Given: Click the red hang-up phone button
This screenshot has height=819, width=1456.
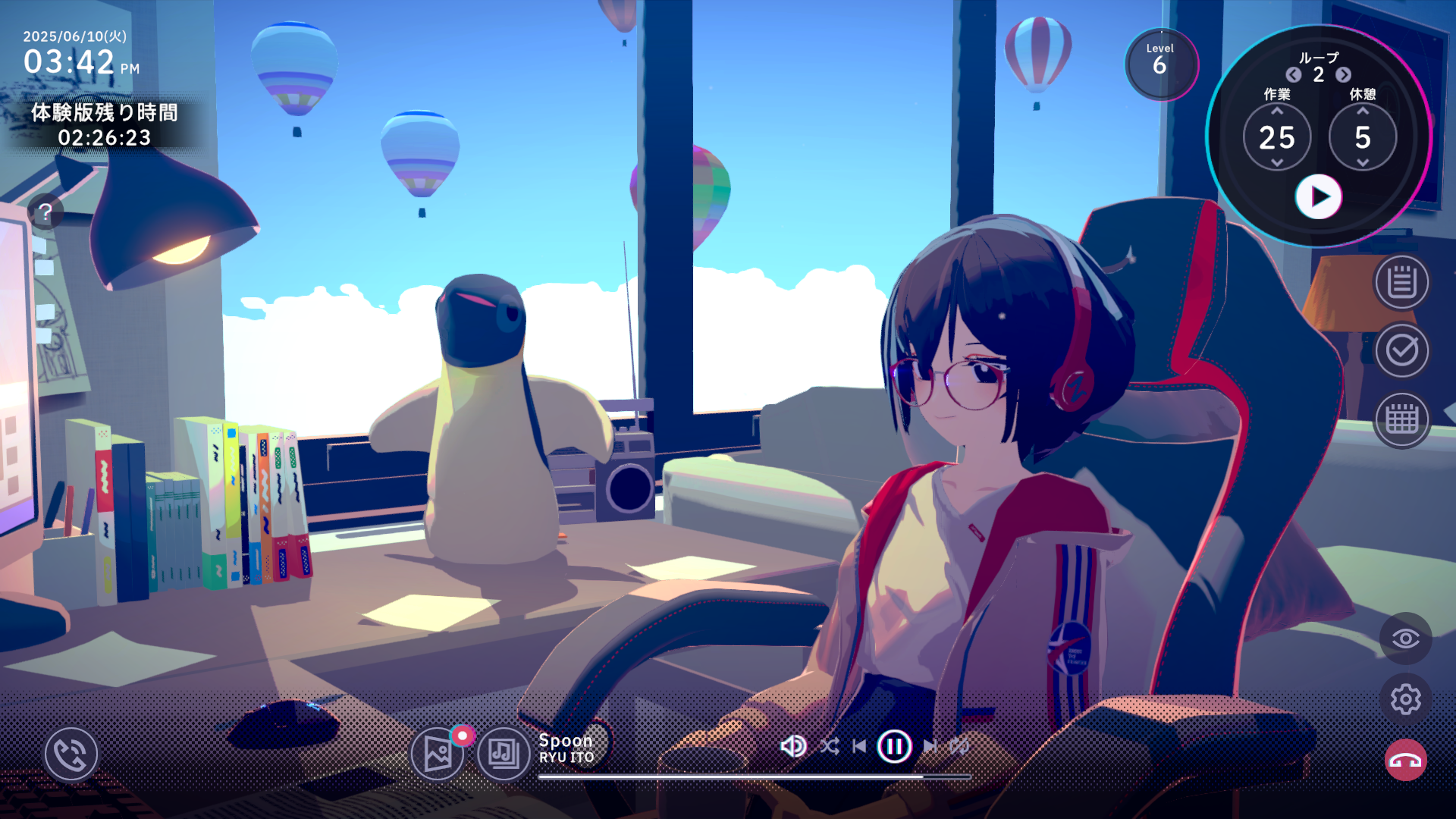Looking at the screenshot, I should point(1405,760).
